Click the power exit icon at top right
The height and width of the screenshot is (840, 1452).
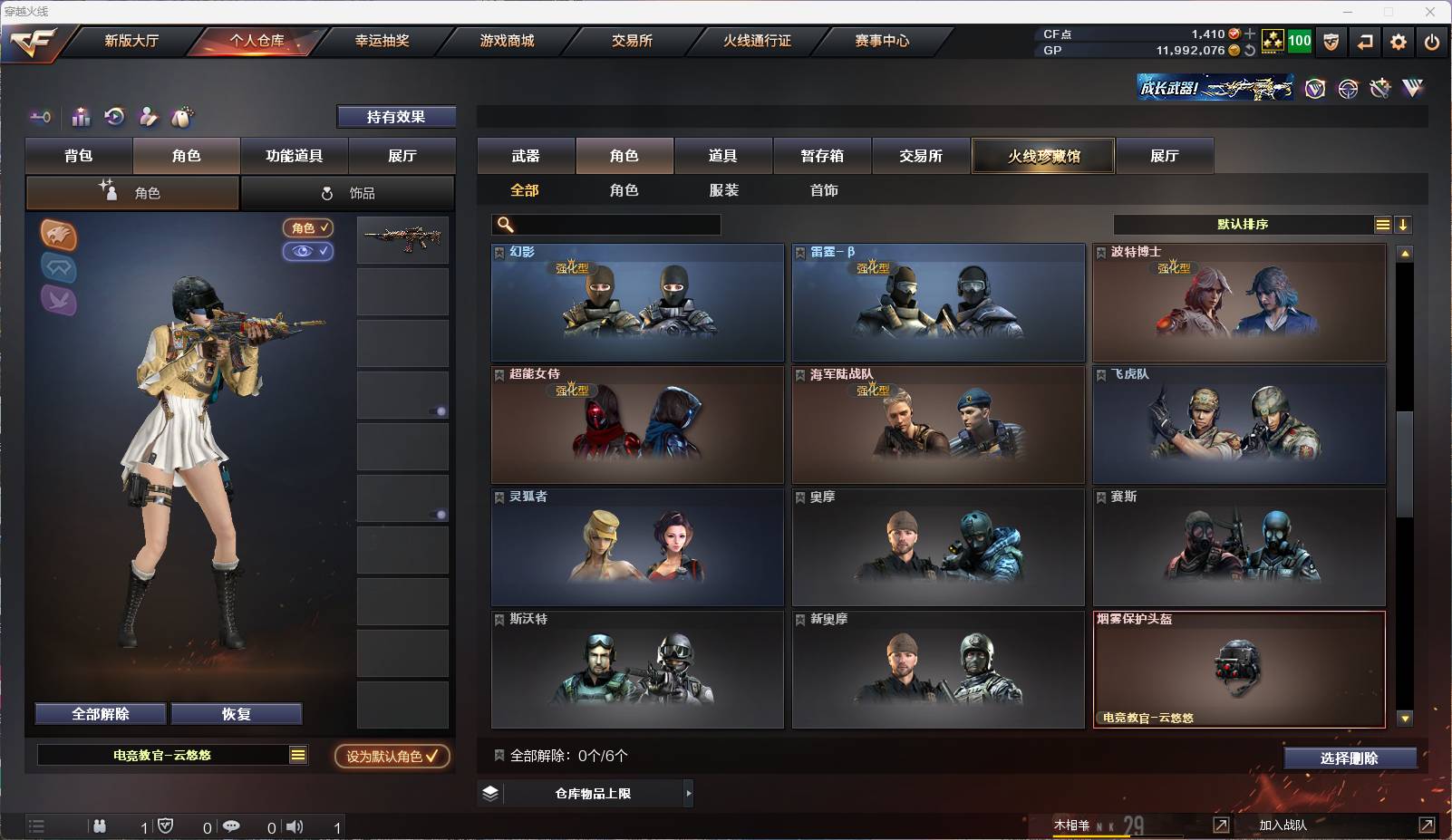[1433, 41]
